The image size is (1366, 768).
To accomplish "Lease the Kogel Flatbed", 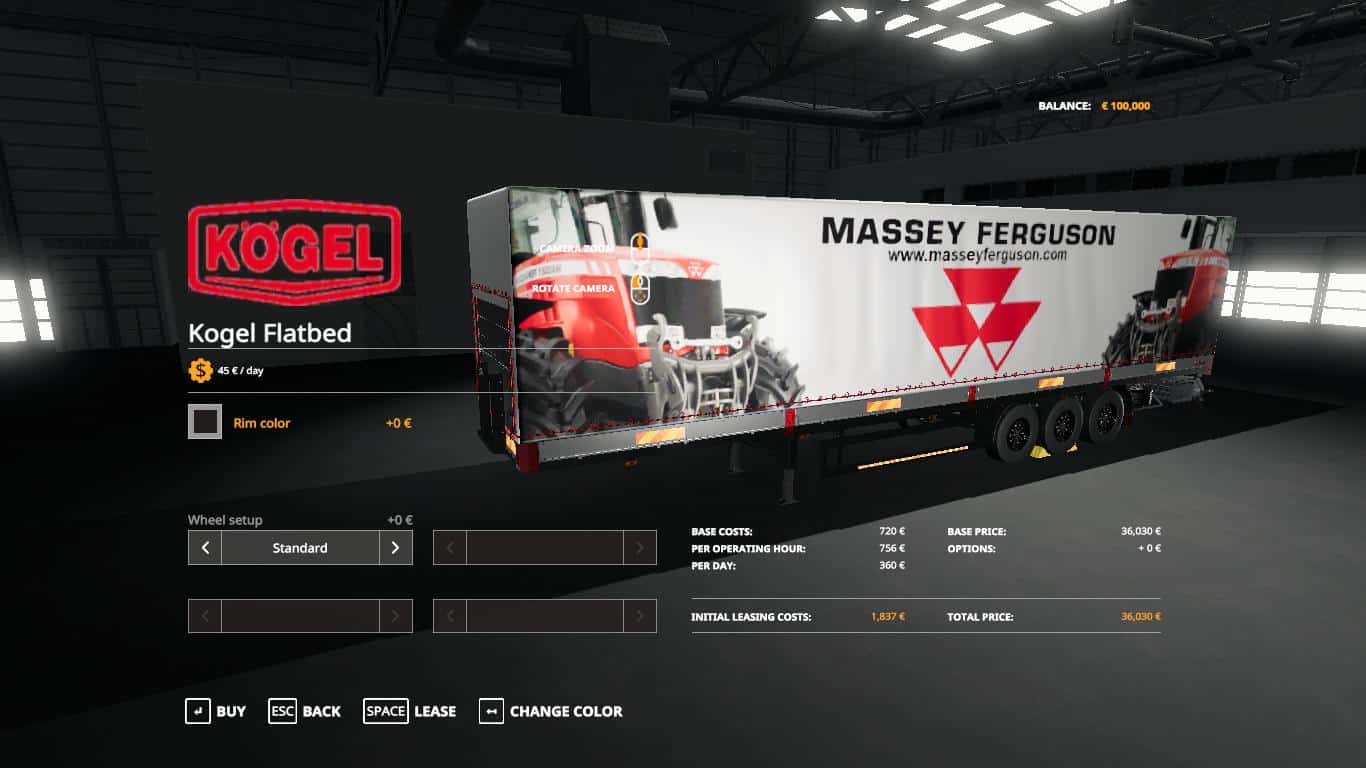I will point(410,711).
